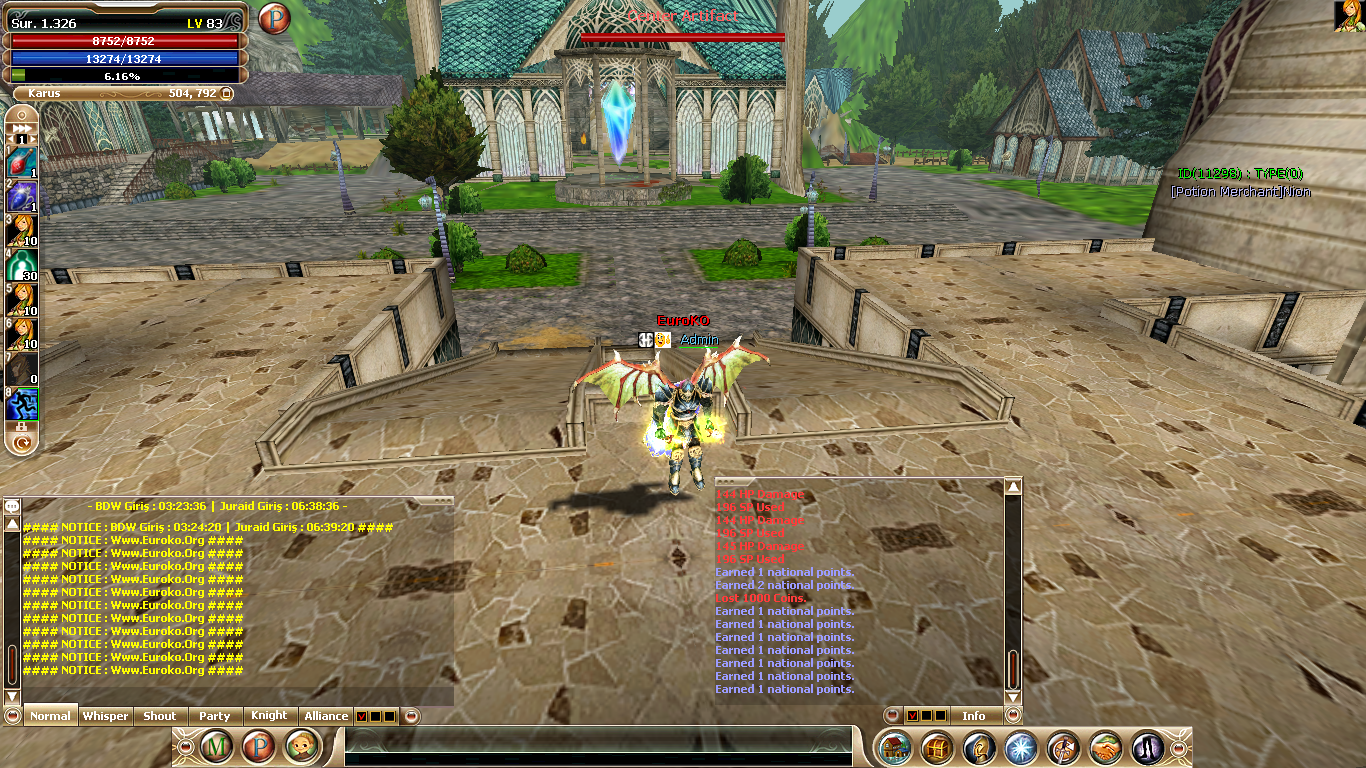Viewport: 1366px width, 768px height.
Task: Activate the blue running figure sprint skill
Action: pyautogui.click(x=22, y=404)
